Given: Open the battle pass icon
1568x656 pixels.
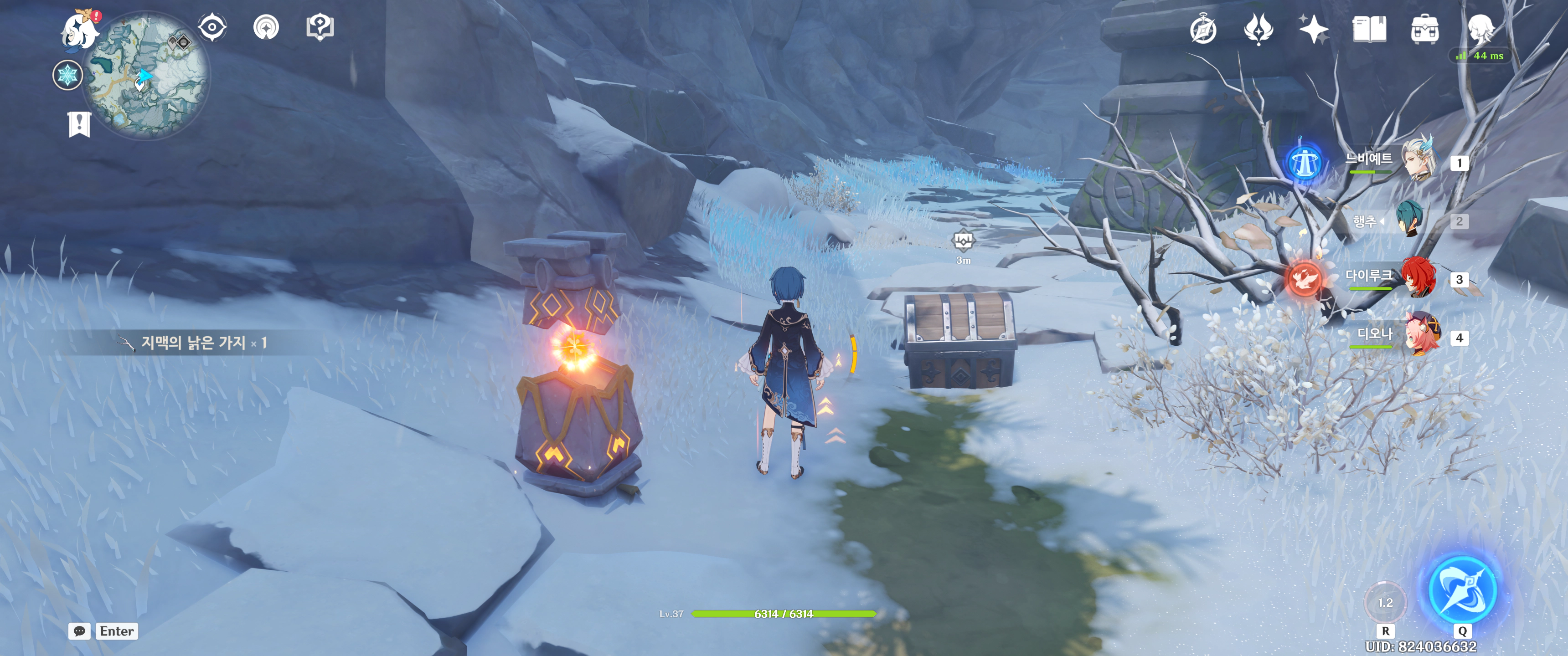Looking at the screenshot, I should [1258, 29].
